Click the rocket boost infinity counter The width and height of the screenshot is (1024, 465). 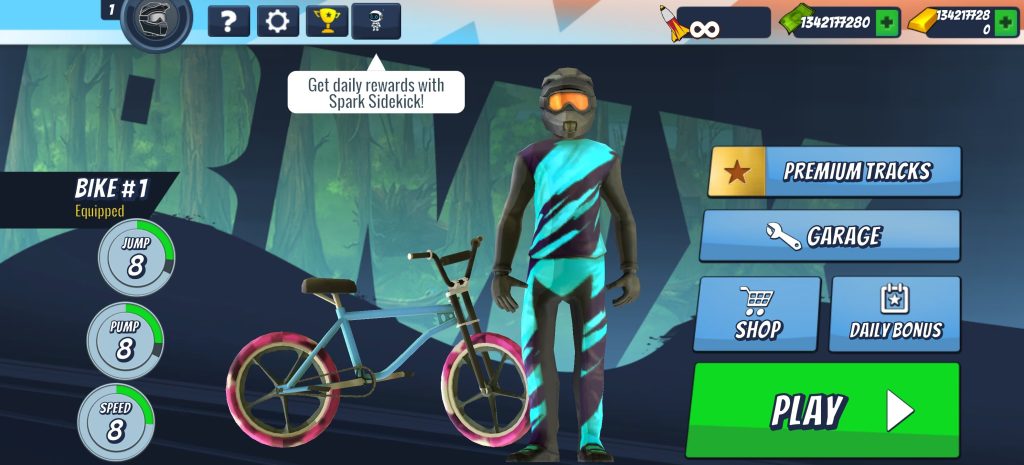click(x=714, y=23)
